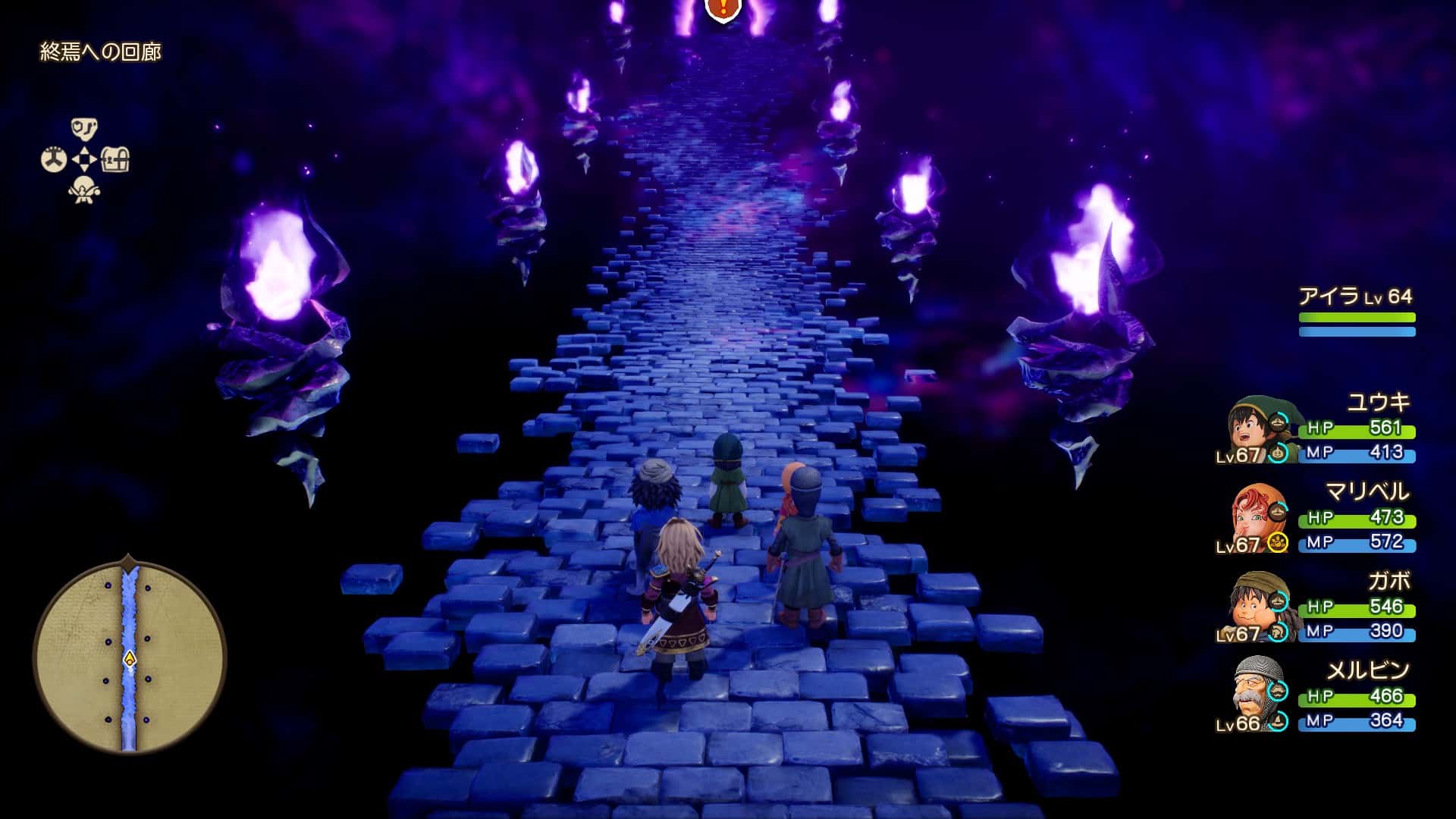Click the circular corridor minimap

point(129,657)
